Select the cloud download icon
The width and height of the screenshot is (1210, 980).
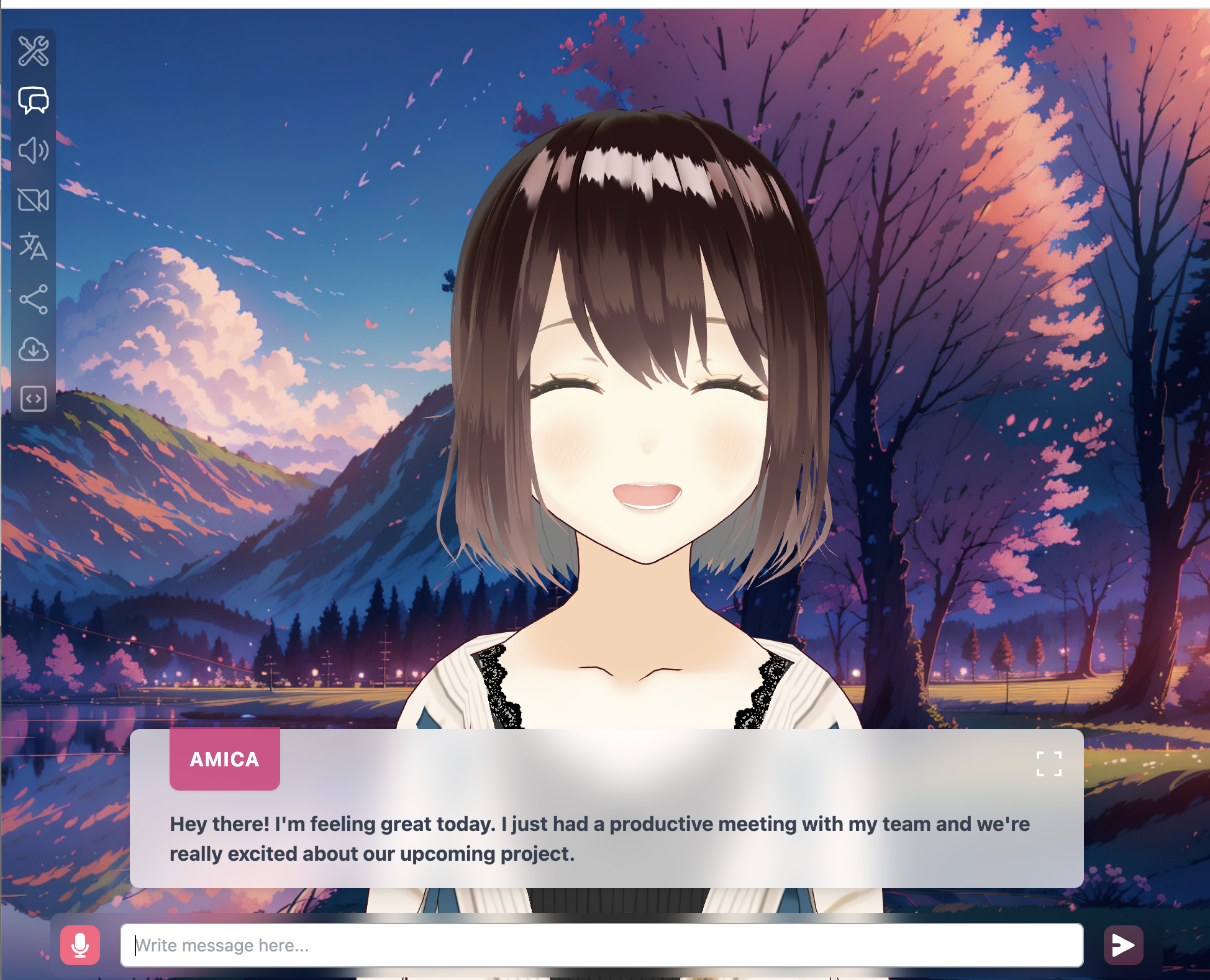[34, 349]
